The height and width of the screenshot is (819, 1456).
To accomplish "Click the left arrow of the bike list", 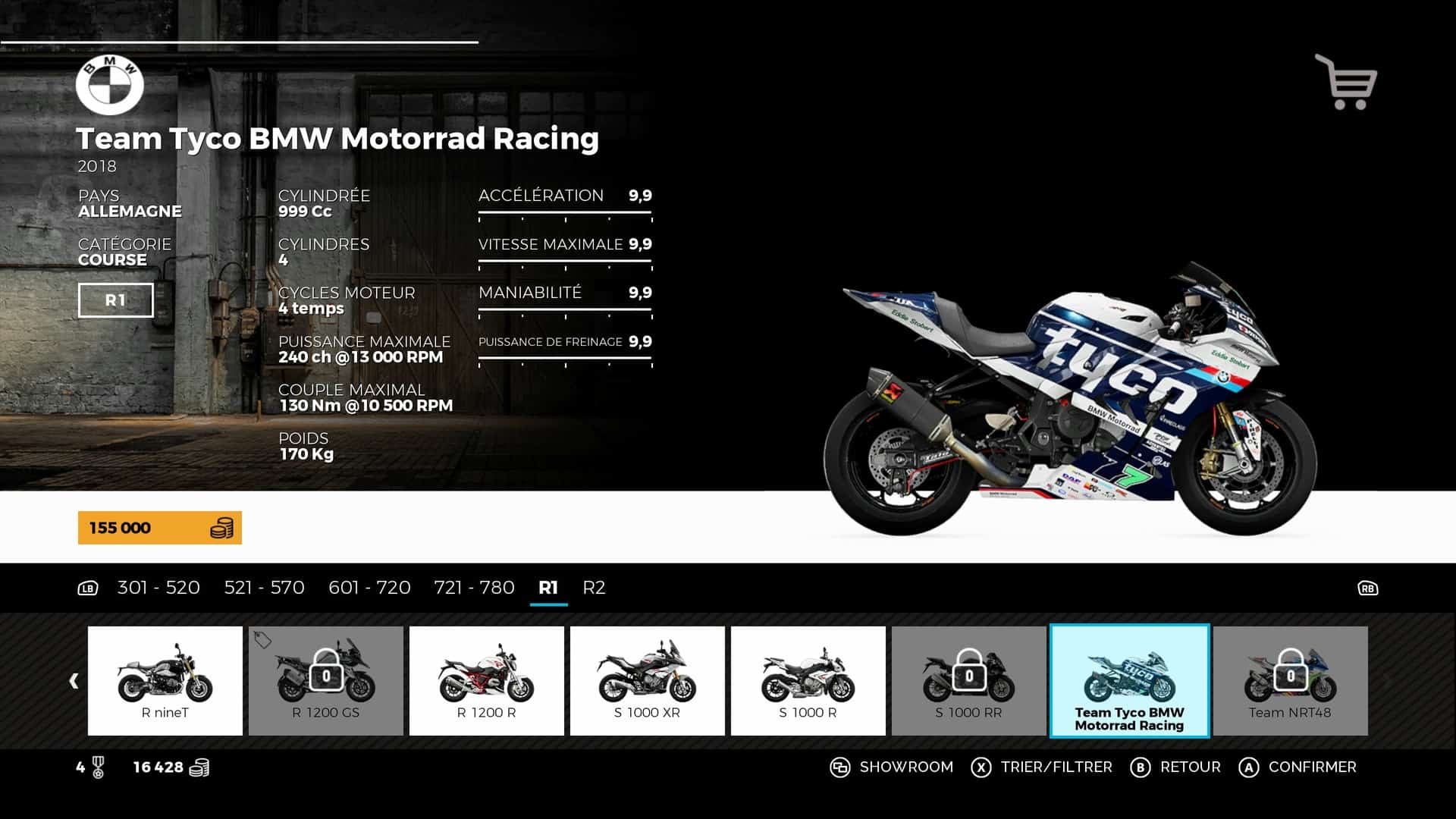I will pyautogui.click(x=74, y=681).
